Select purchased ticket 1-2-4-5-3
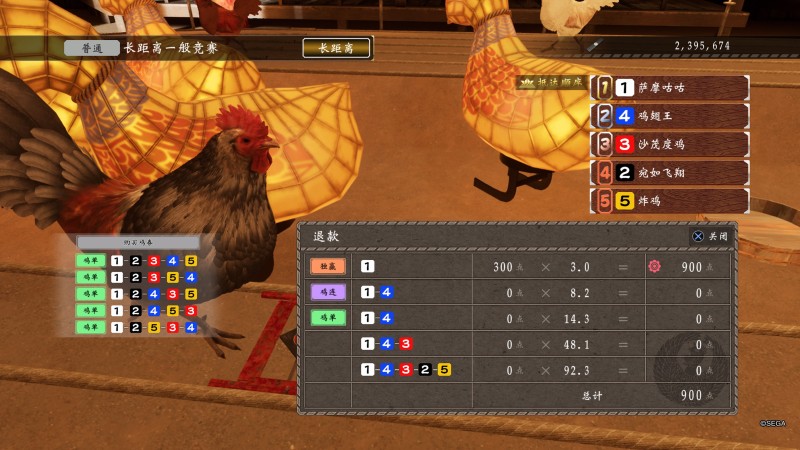Viewport: 800px width, 450px height. tap(138, 311)
